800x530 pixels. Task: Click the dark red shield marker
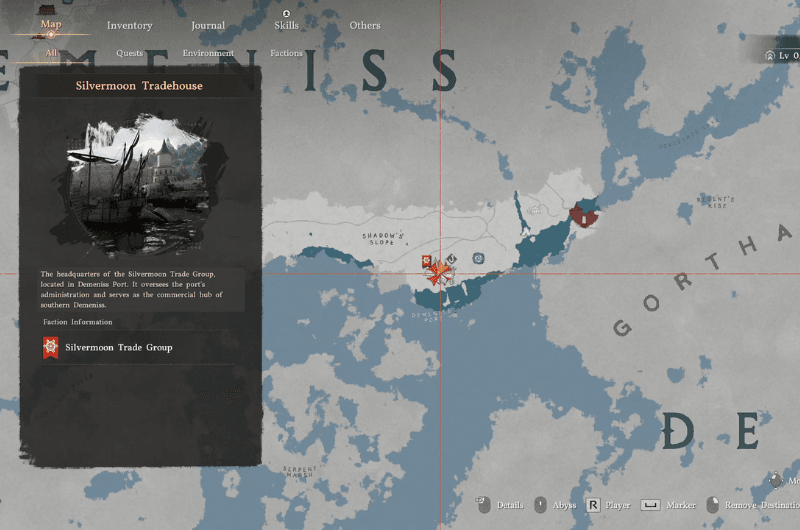tap(583, 213)
